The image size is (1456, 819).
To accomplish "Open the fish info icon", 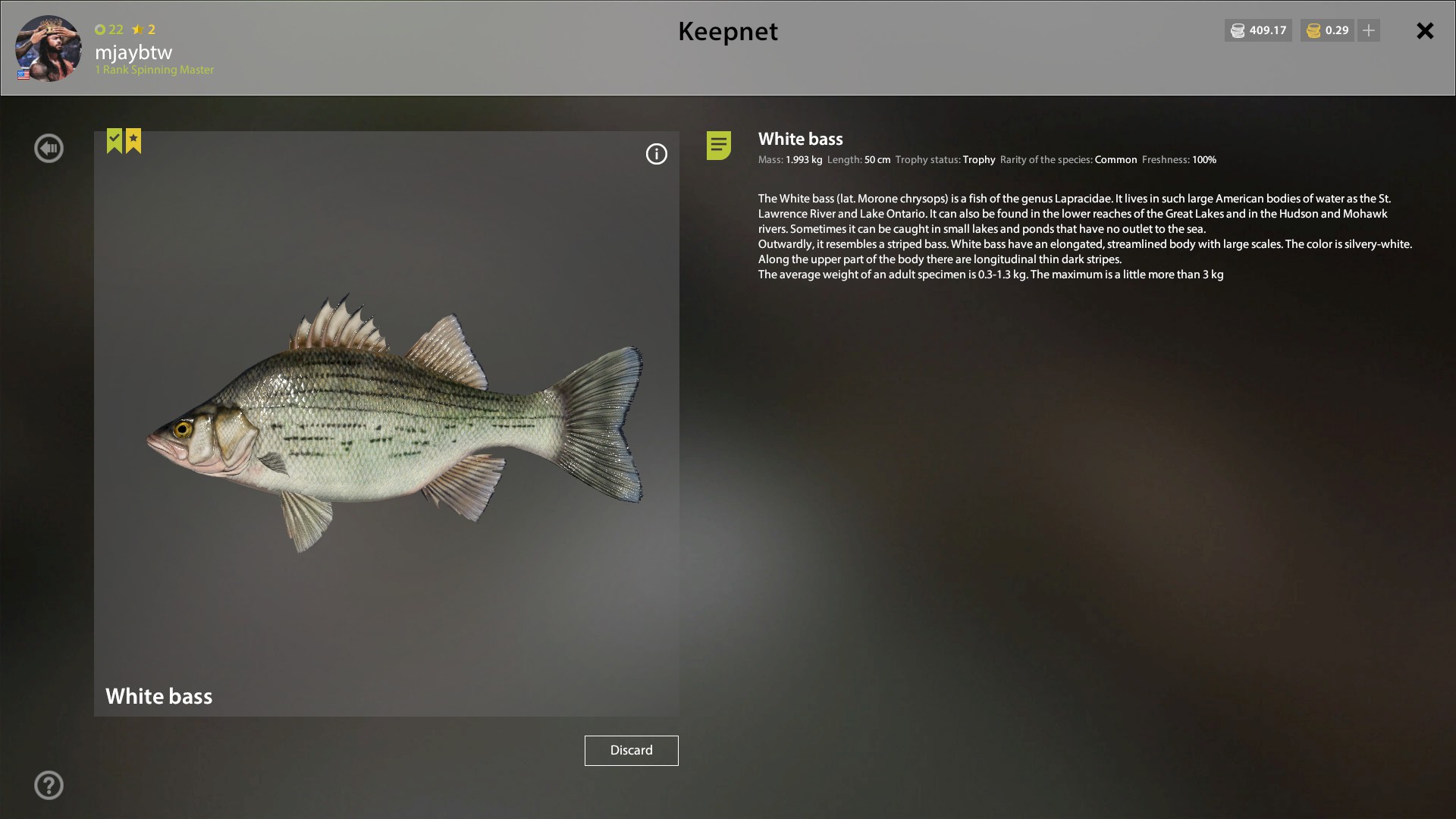I will (657, 154).
